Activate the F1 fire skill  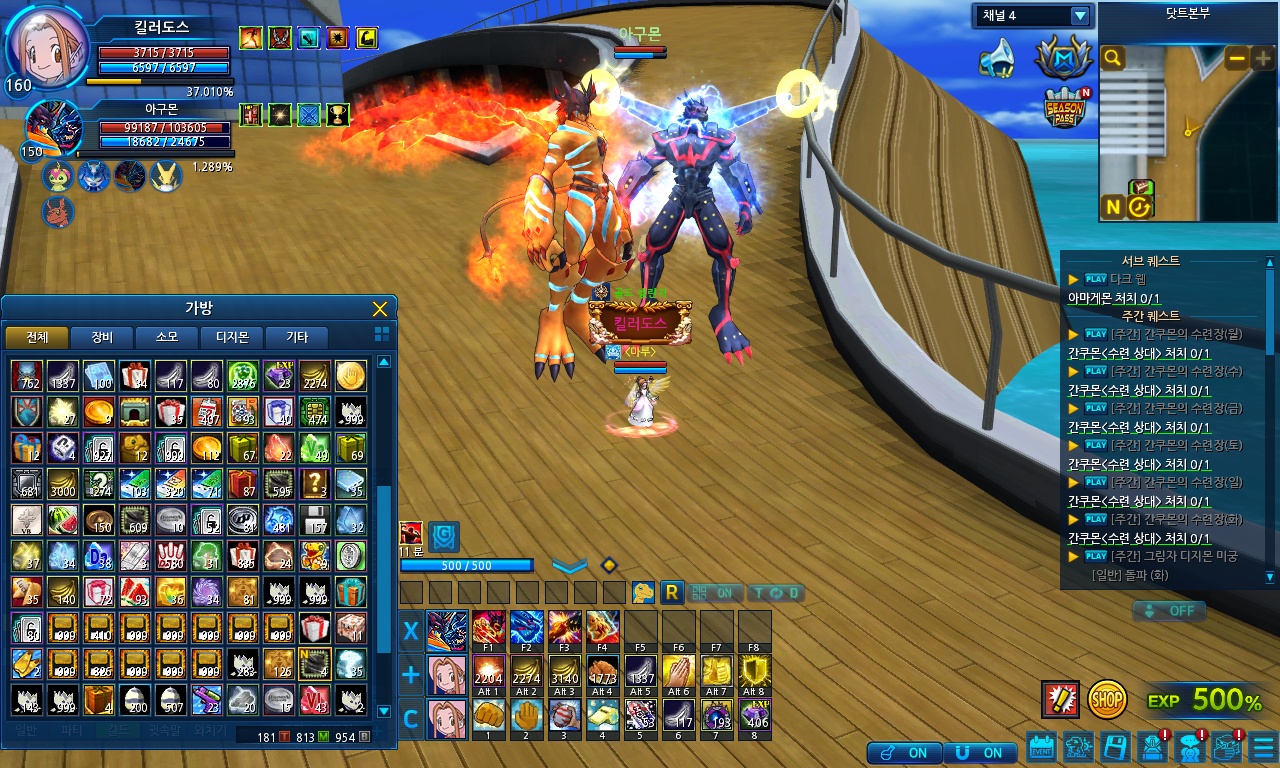(x=489, y=630)
